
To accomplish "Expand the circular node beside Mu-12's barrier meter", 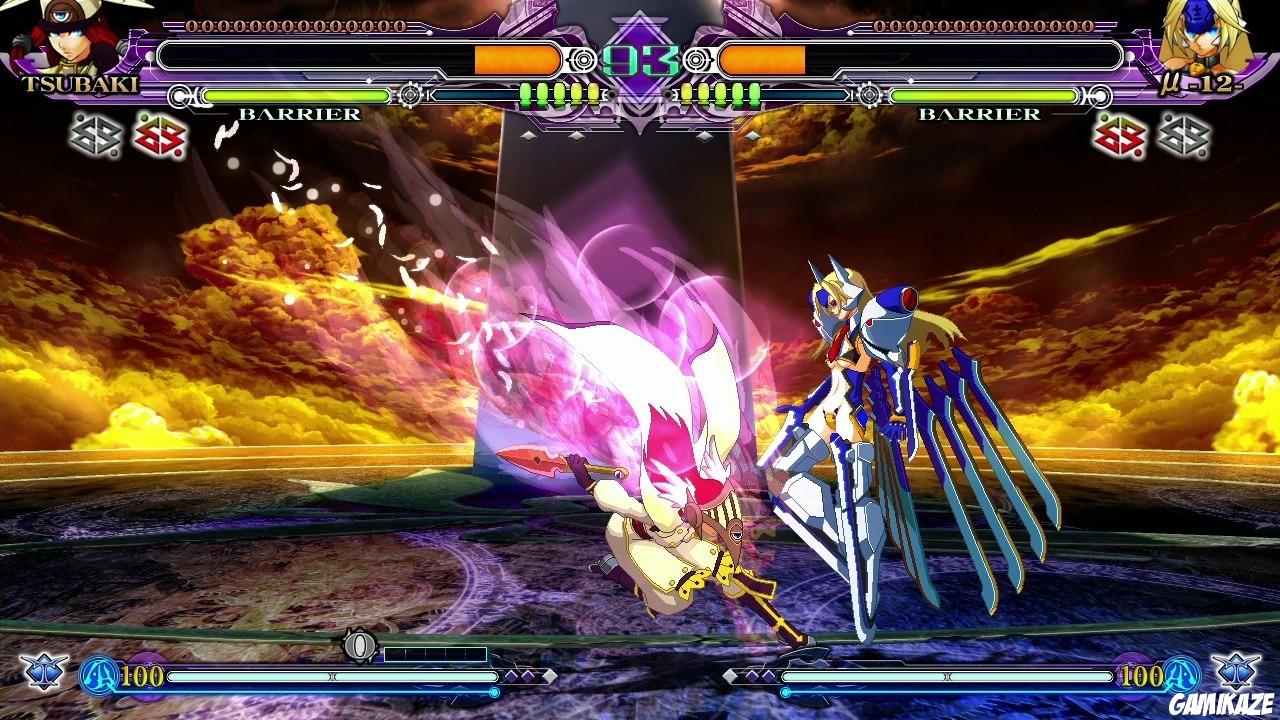I will click(x=870, y=96).
